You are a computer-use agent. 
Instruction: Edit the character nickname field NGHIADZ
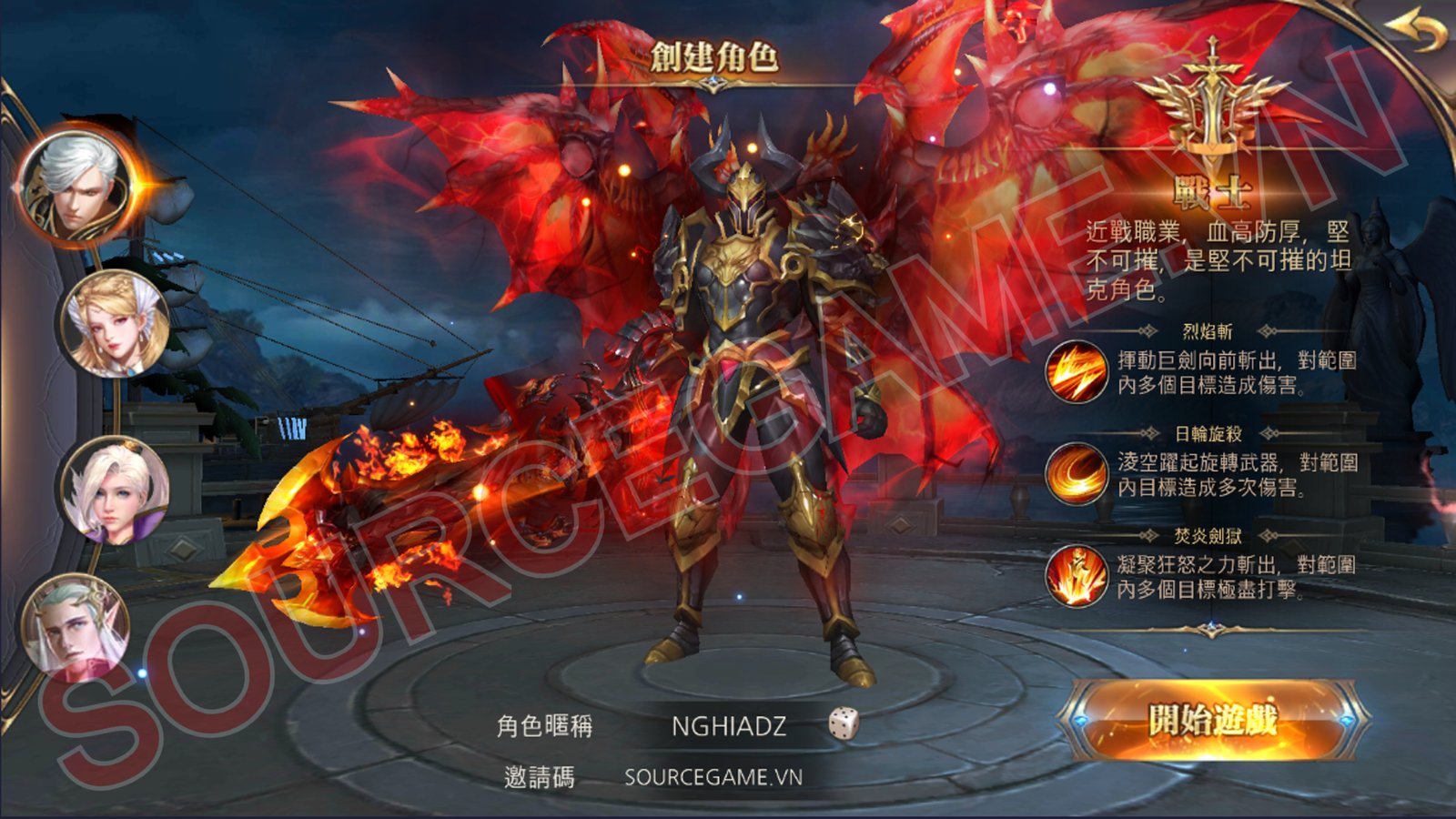pos(728,726)
